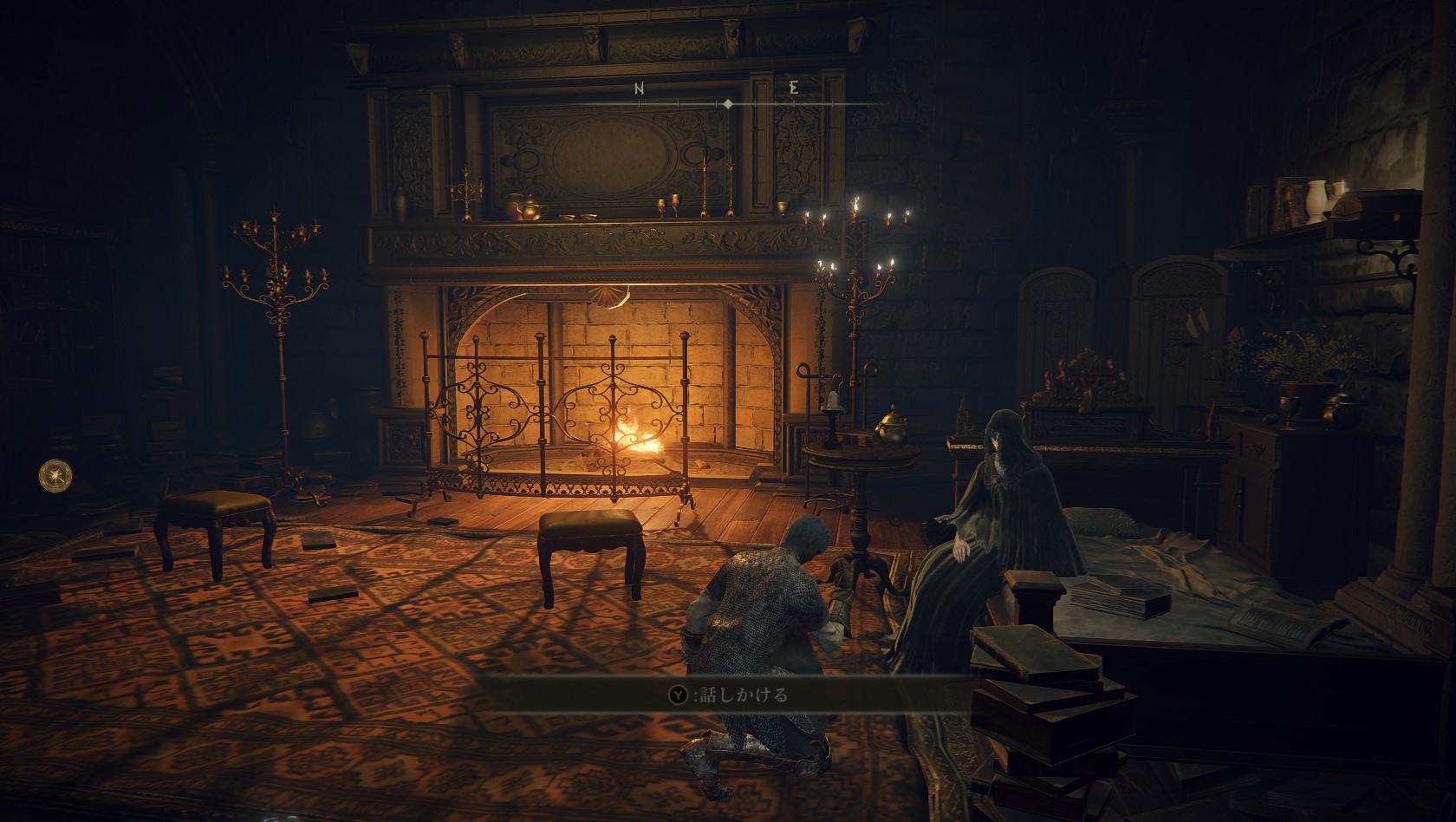The height and width of the screenshot is (822, 1456).
Task: Select the compass bar showing N and E
Action: pos(728,97)
